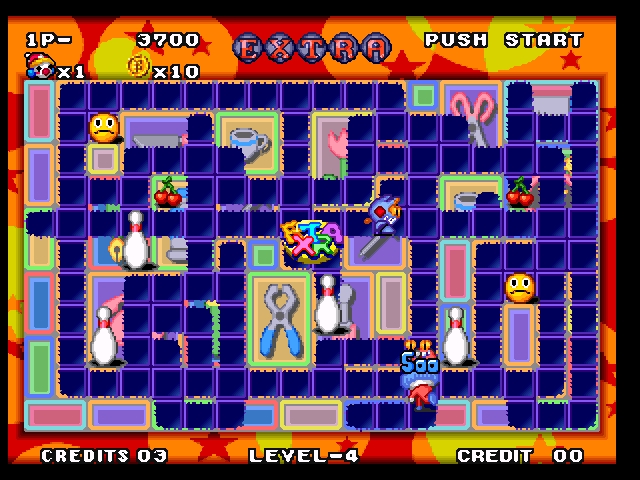Select the gold coin counter icon
Image resolution: width=640 pixels, height=480 pixels.
[x=137, y=68]
